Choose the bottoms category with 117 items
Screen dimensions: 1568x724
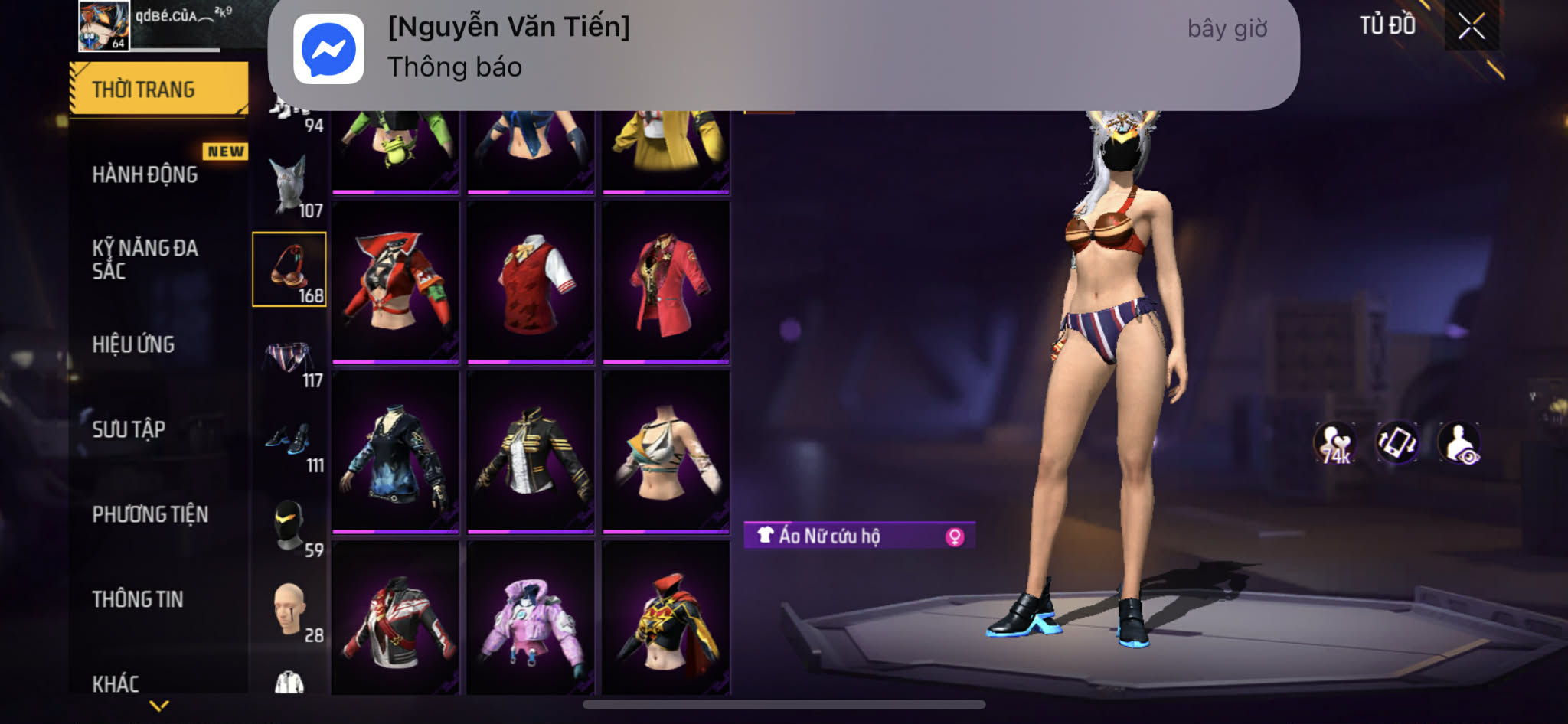point(289,362)
